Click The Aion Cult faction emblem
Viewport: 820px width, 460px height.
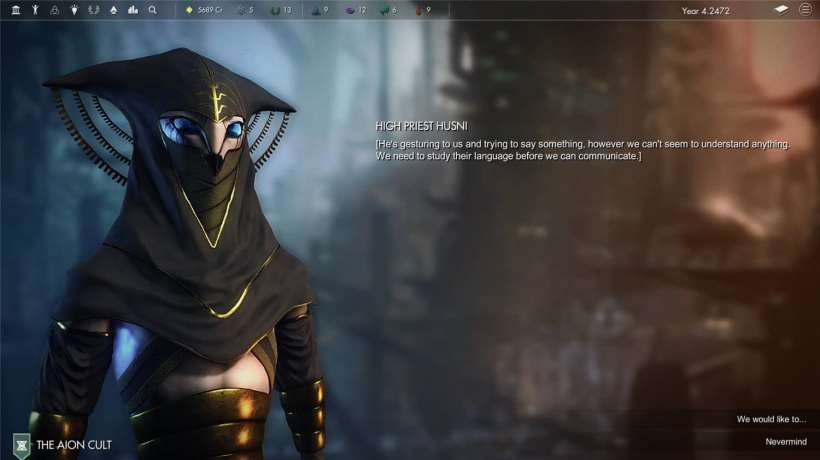21,444
